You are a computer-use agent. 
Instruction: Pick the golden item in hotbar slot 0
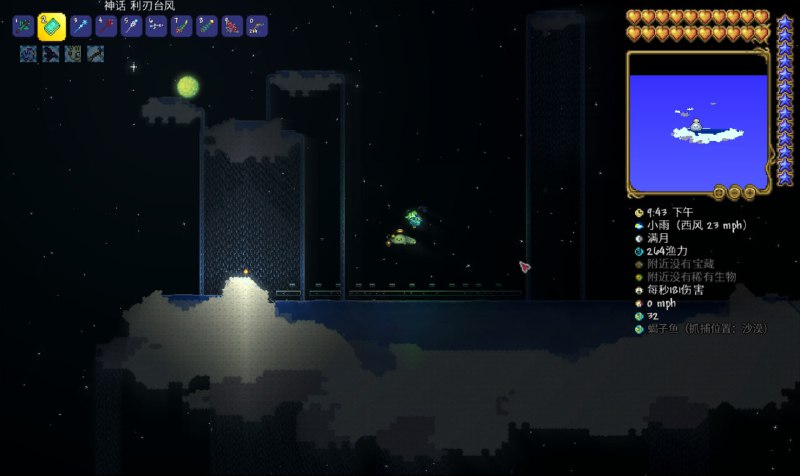(256, 27)
